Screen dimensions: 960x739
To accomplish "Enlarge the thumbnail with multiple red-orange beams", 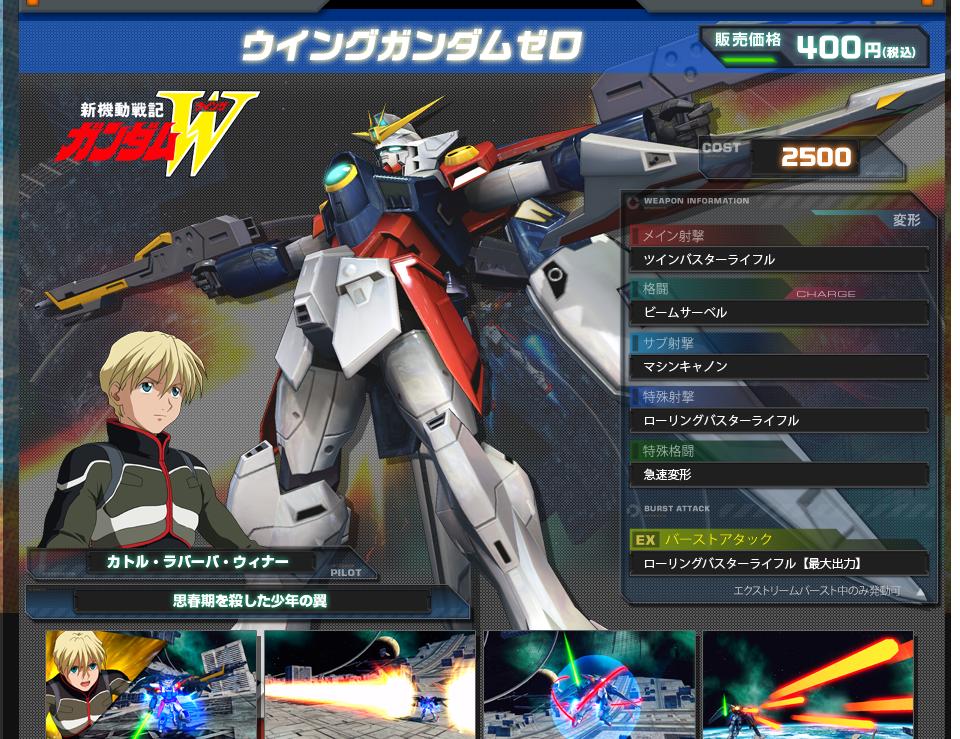I will pyautogui.click(x=808, y=686).
